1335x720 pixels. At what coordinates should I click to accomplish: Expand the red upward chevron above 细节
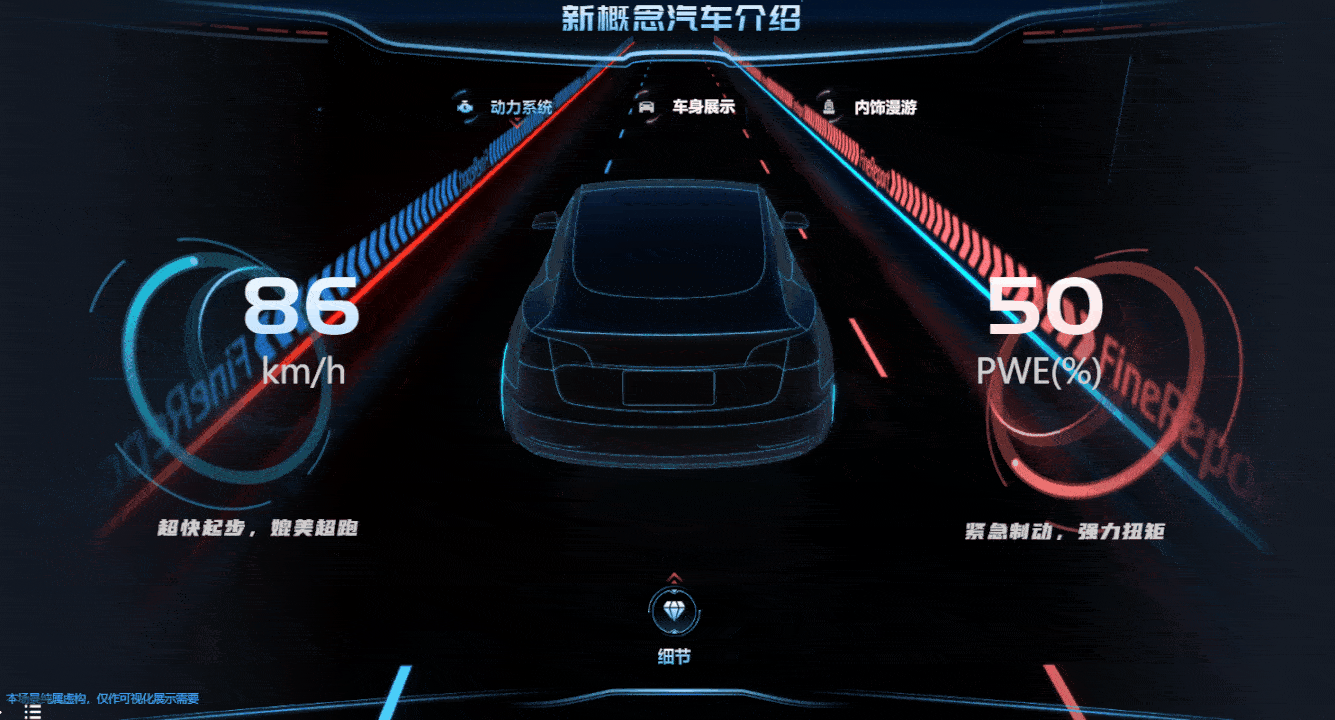pos(675,578)
